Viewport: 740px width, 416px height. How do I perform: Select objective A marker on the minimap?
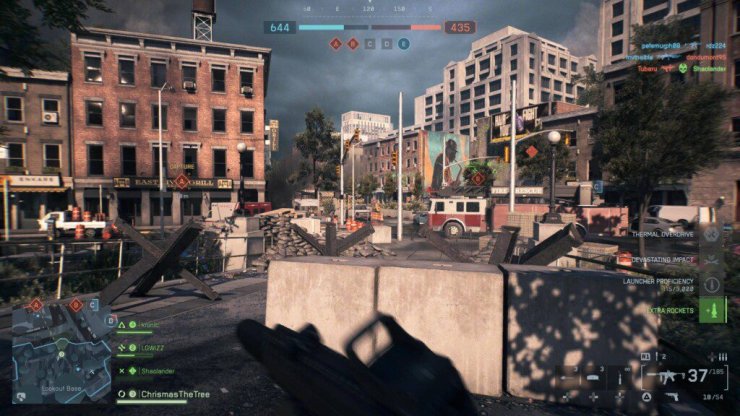point(36,305)
